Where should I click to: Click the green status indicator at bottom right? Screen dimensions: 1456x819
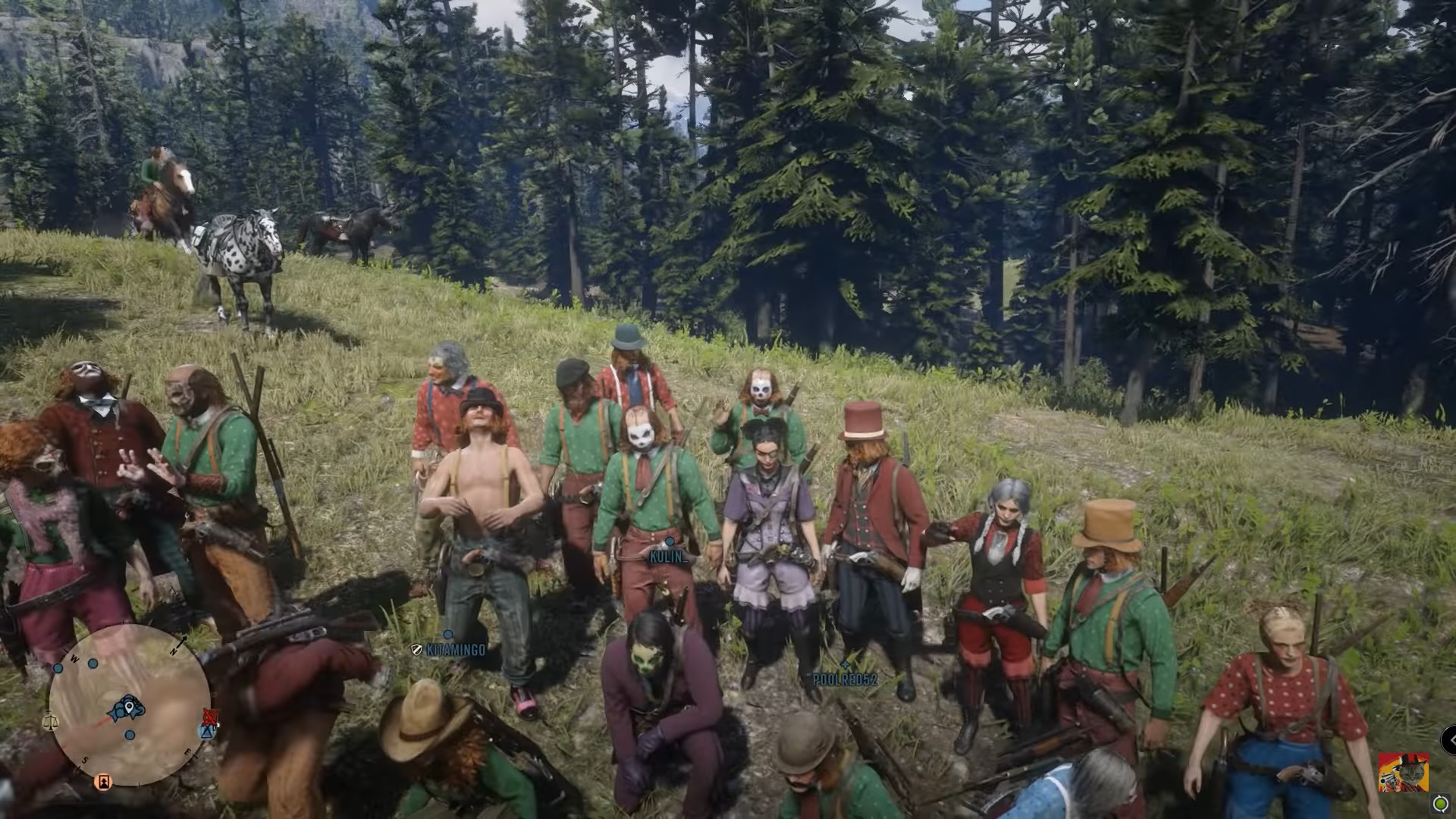point(1441,804)
